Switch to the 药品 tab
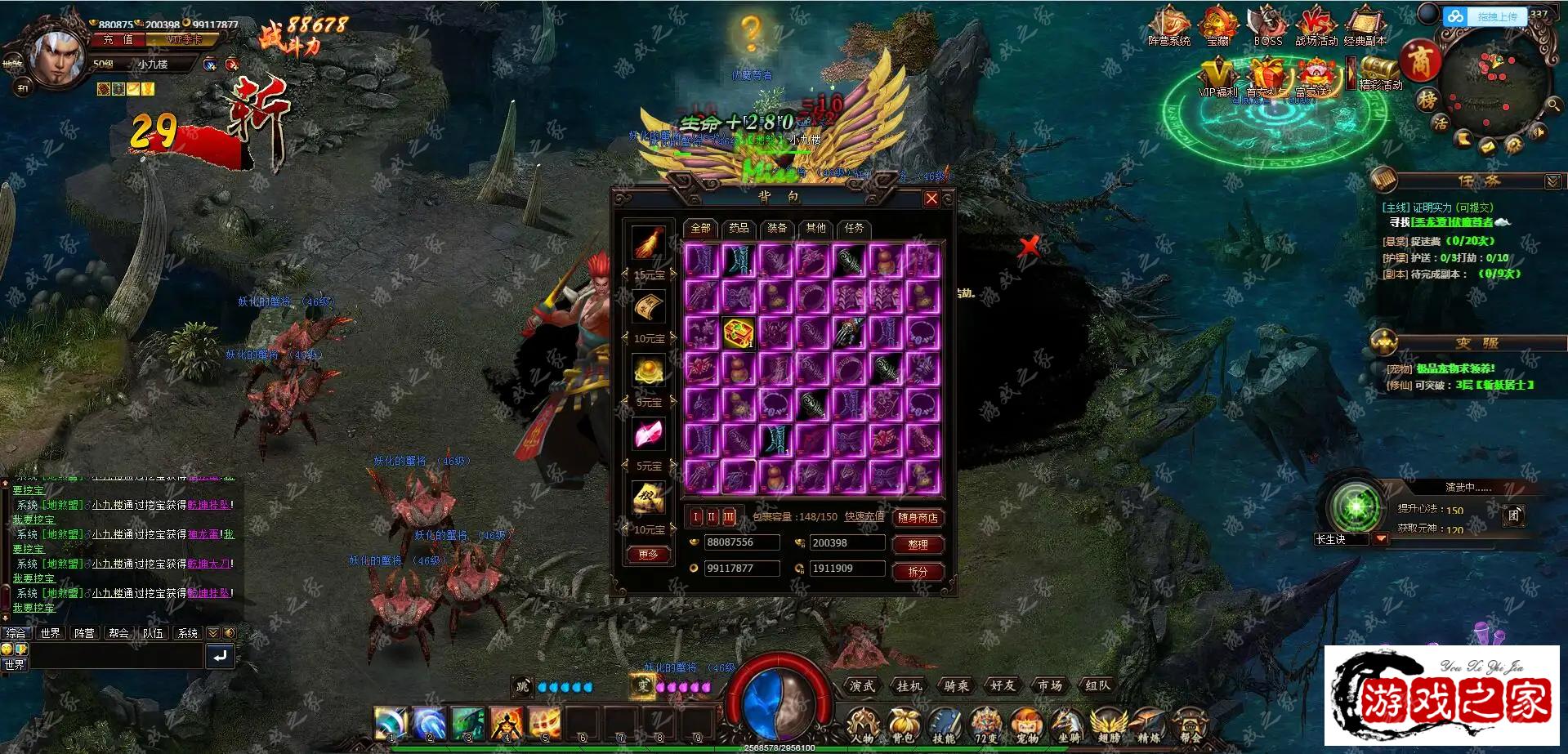Screen dimensions: 1568x754 (x=739, y=228)
